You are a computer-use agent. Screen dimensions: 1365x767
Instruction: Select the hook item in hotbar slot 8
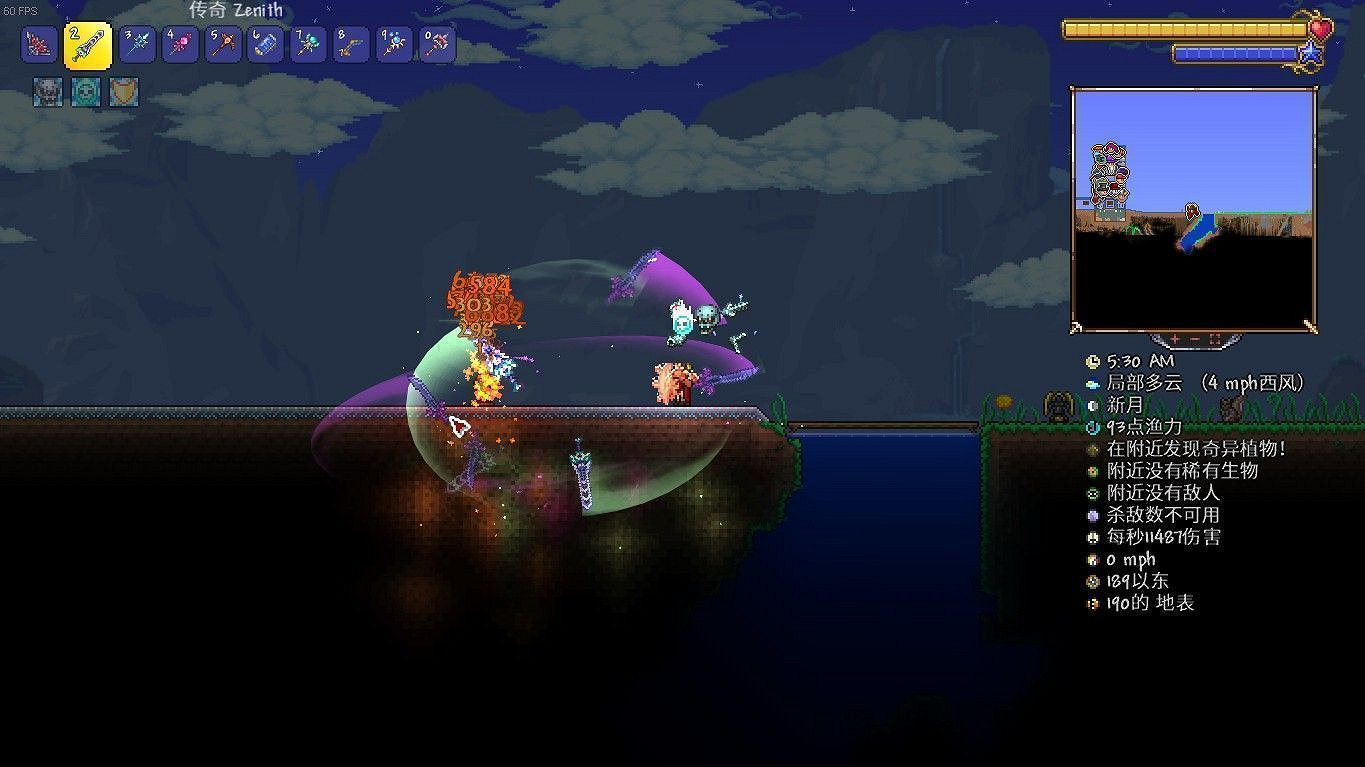coord(351,42)
